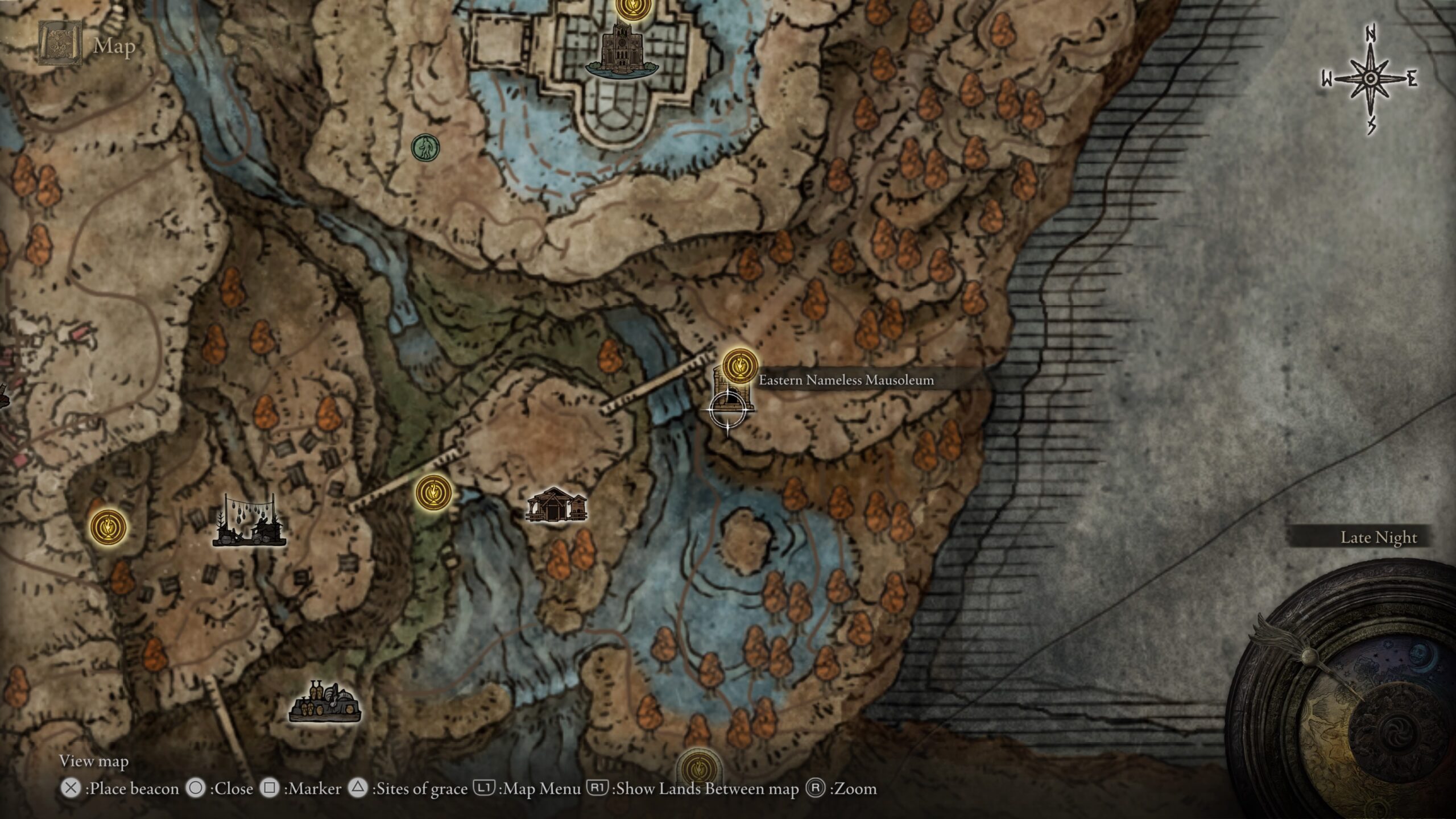Viewport: 1456px width, 819px height.
Task: Click the mausoleum building map icon
Action: tap(733, 392)
